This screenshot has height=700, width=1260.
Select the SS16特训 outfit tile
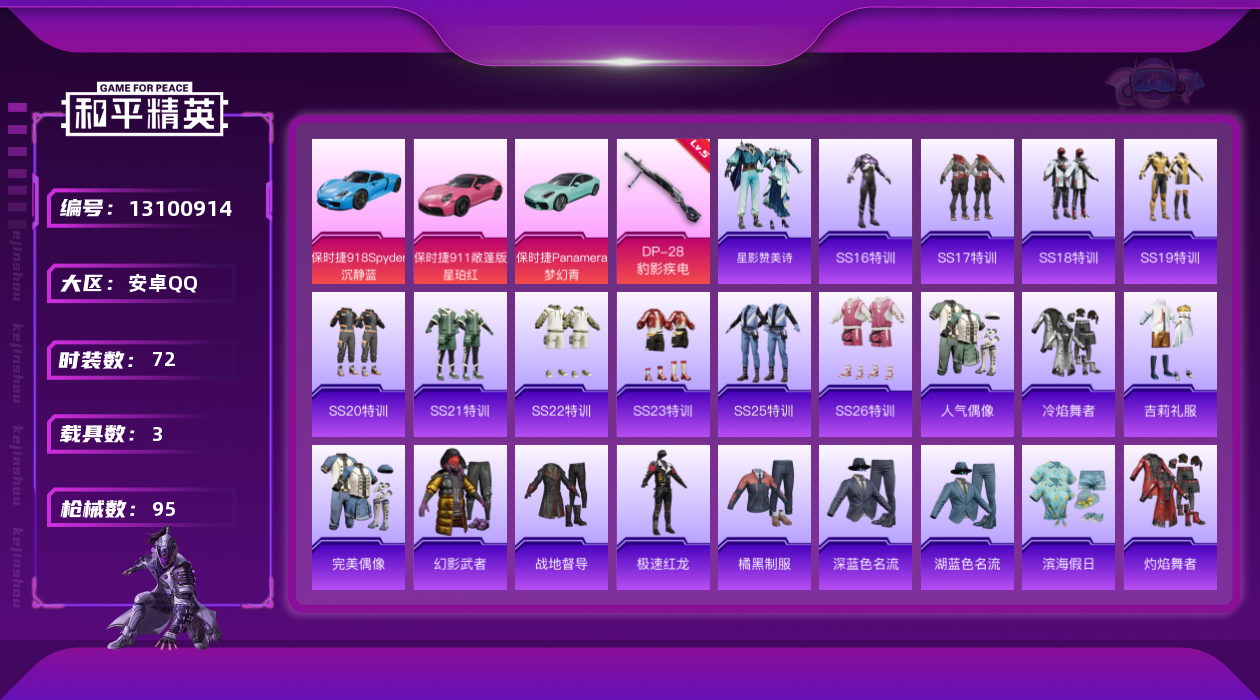[865, 211]
